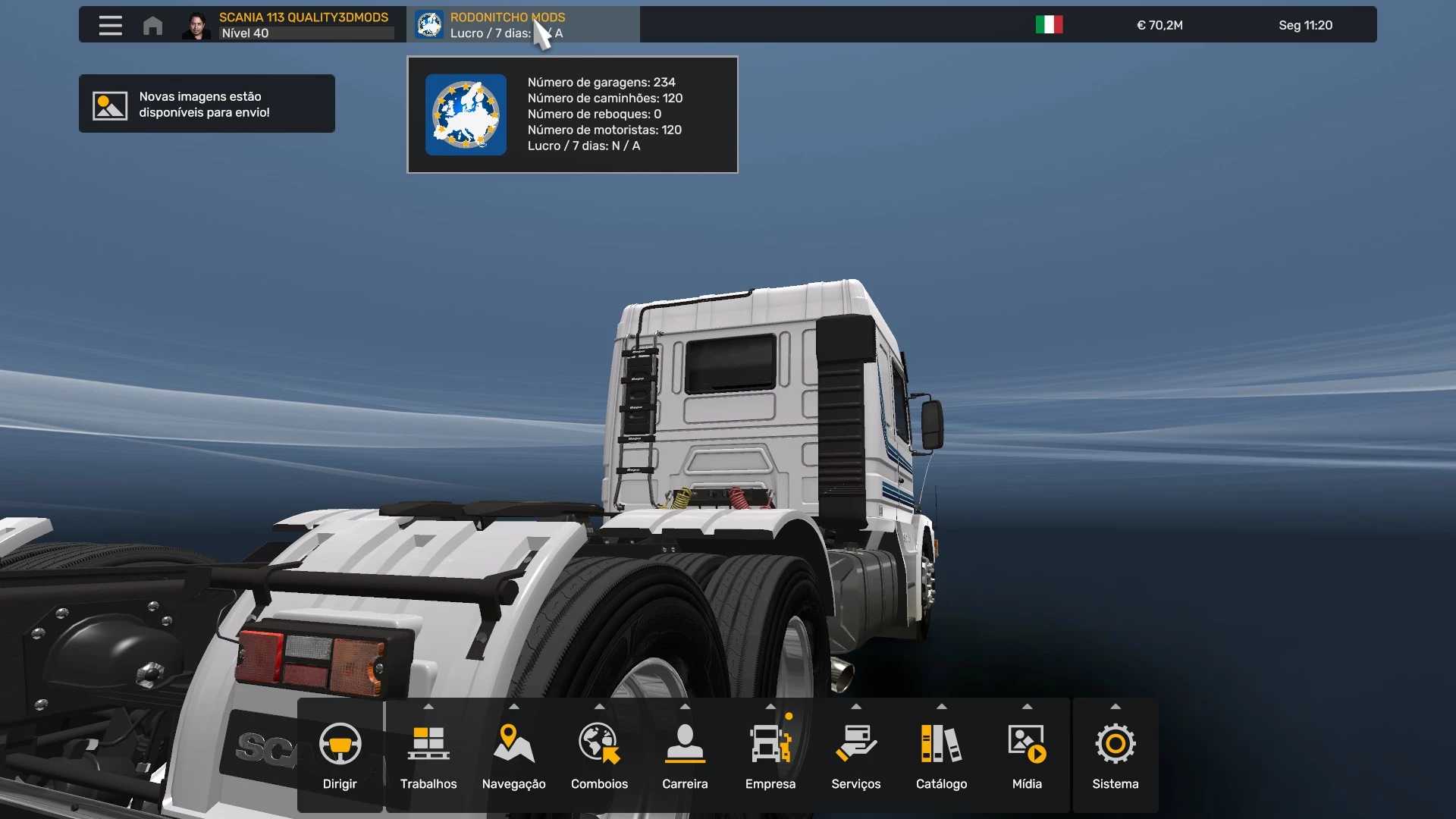Open the Mídia media menu
This screenshot has height=819, width=1456.
[x=1027, y=755]
